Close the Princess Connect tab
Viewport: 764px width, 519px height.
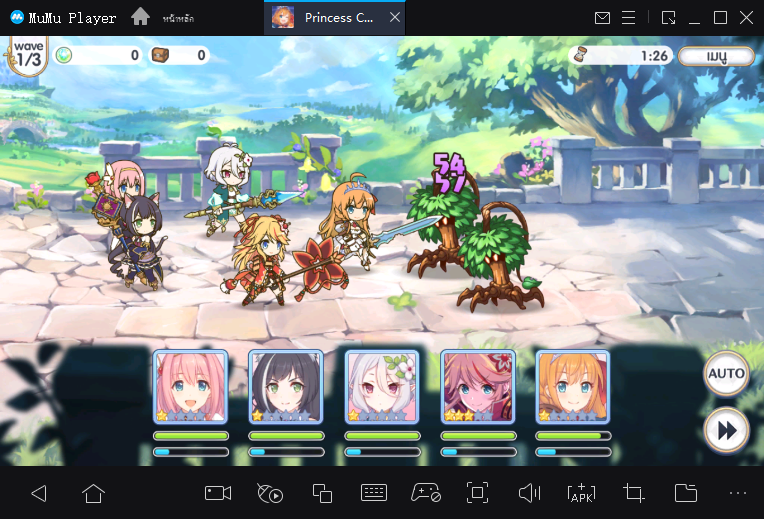pos(396,18)
